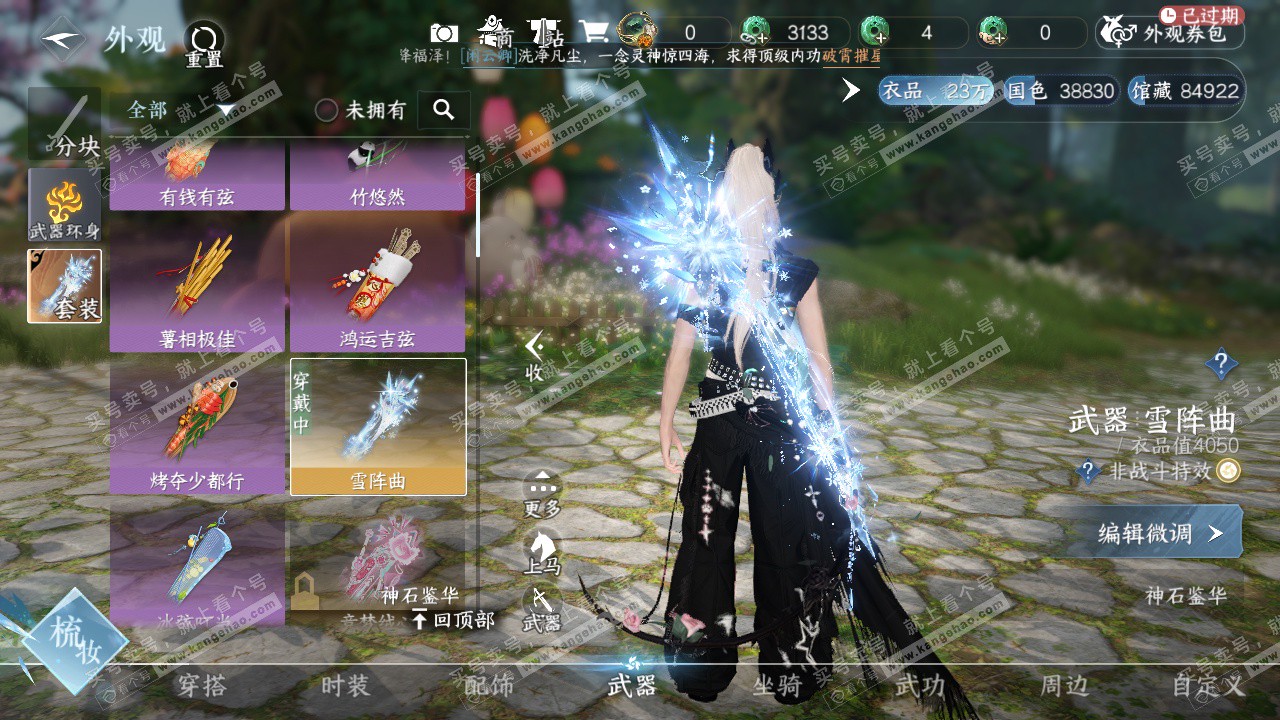Open the 套装 category
1280x720 pixels.
(65, 286)
